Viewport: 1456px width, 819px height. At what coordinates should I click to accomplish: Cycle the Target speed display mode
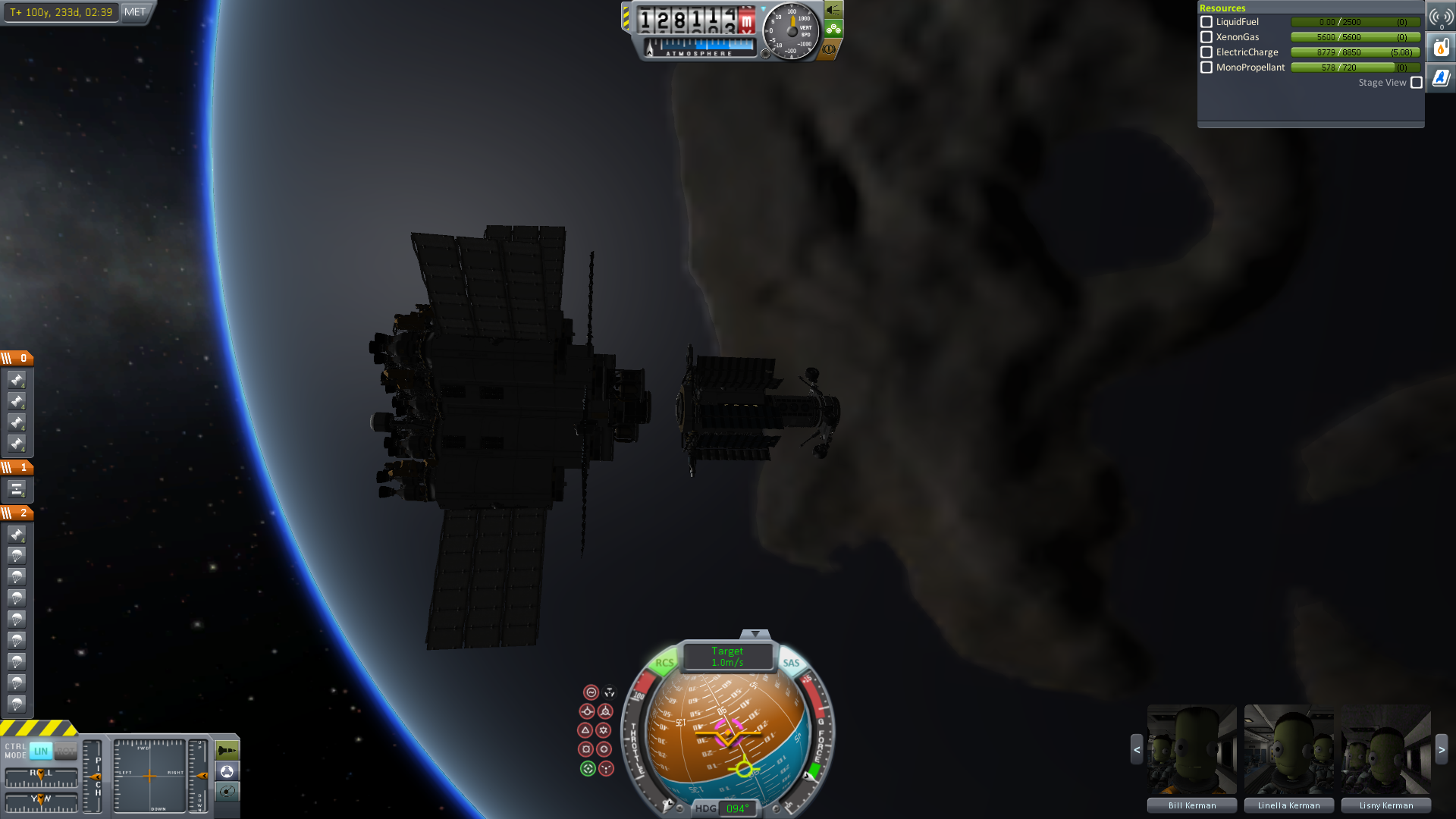727,657
